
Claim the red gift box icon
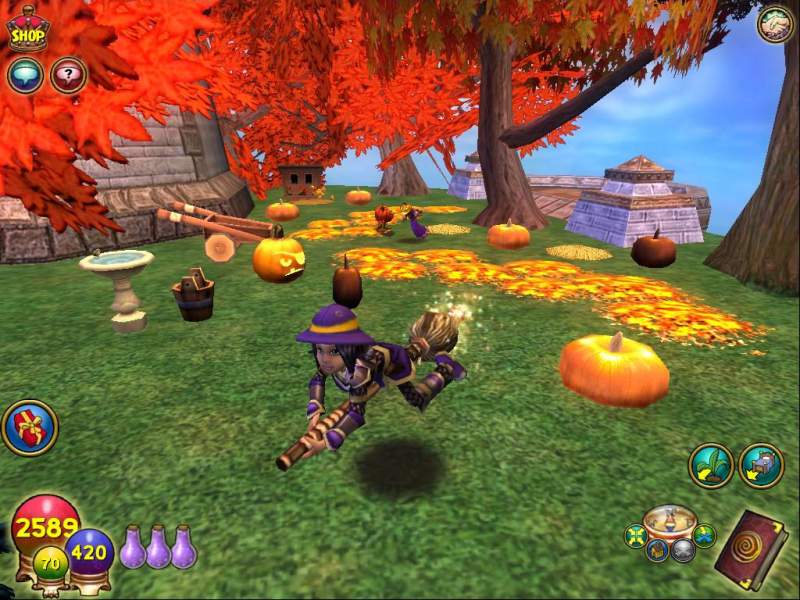30,428
